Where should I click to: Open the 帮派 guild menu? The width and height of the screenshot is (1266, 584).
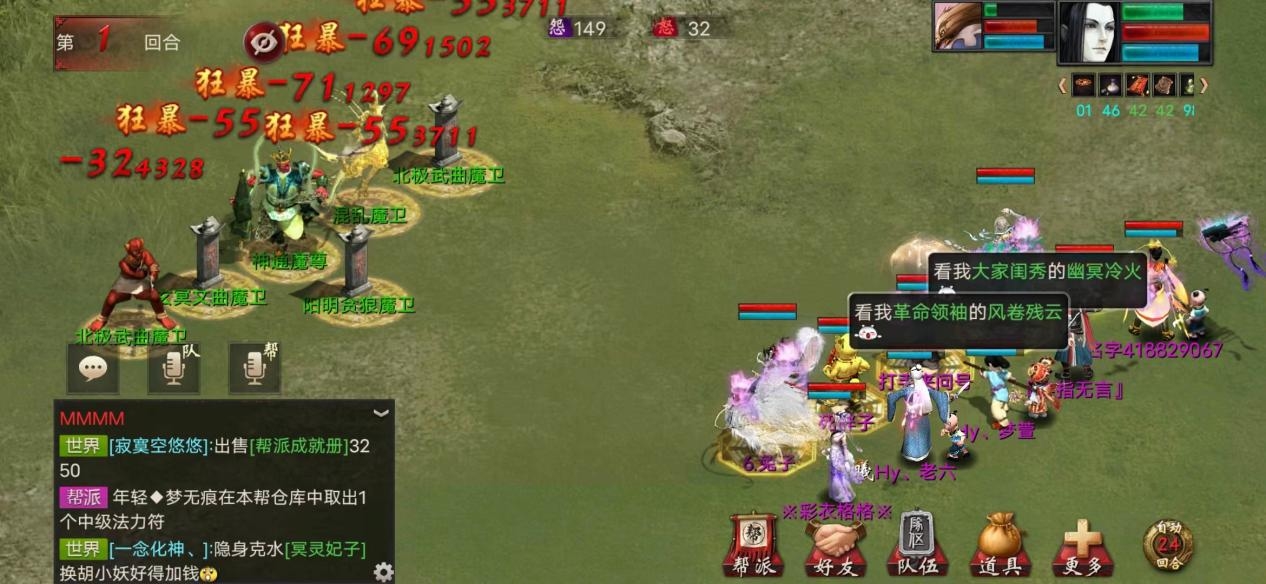coord(750,545)
